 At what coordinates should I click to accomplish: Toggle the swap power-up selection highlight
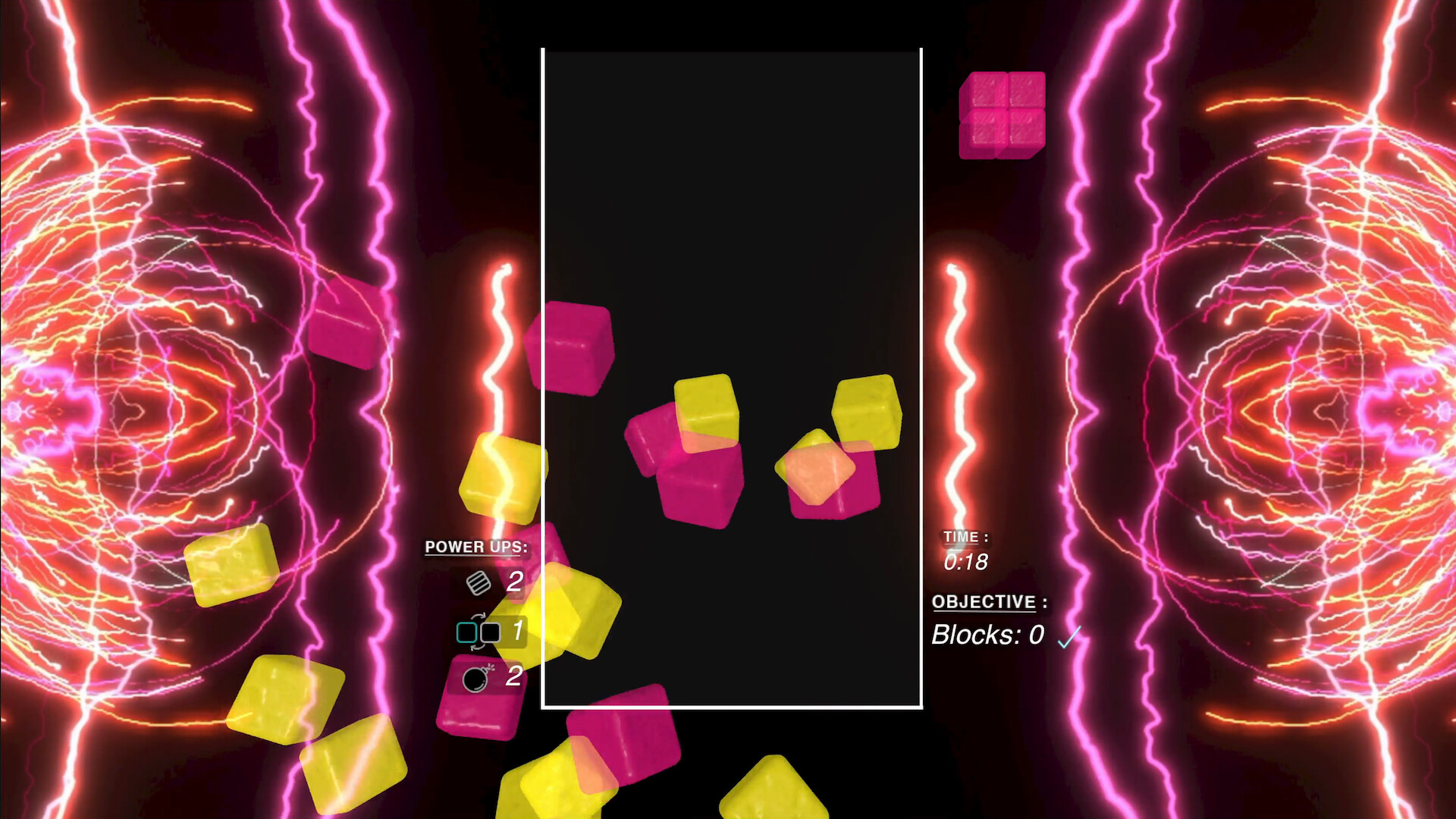[x=479, y=632]
